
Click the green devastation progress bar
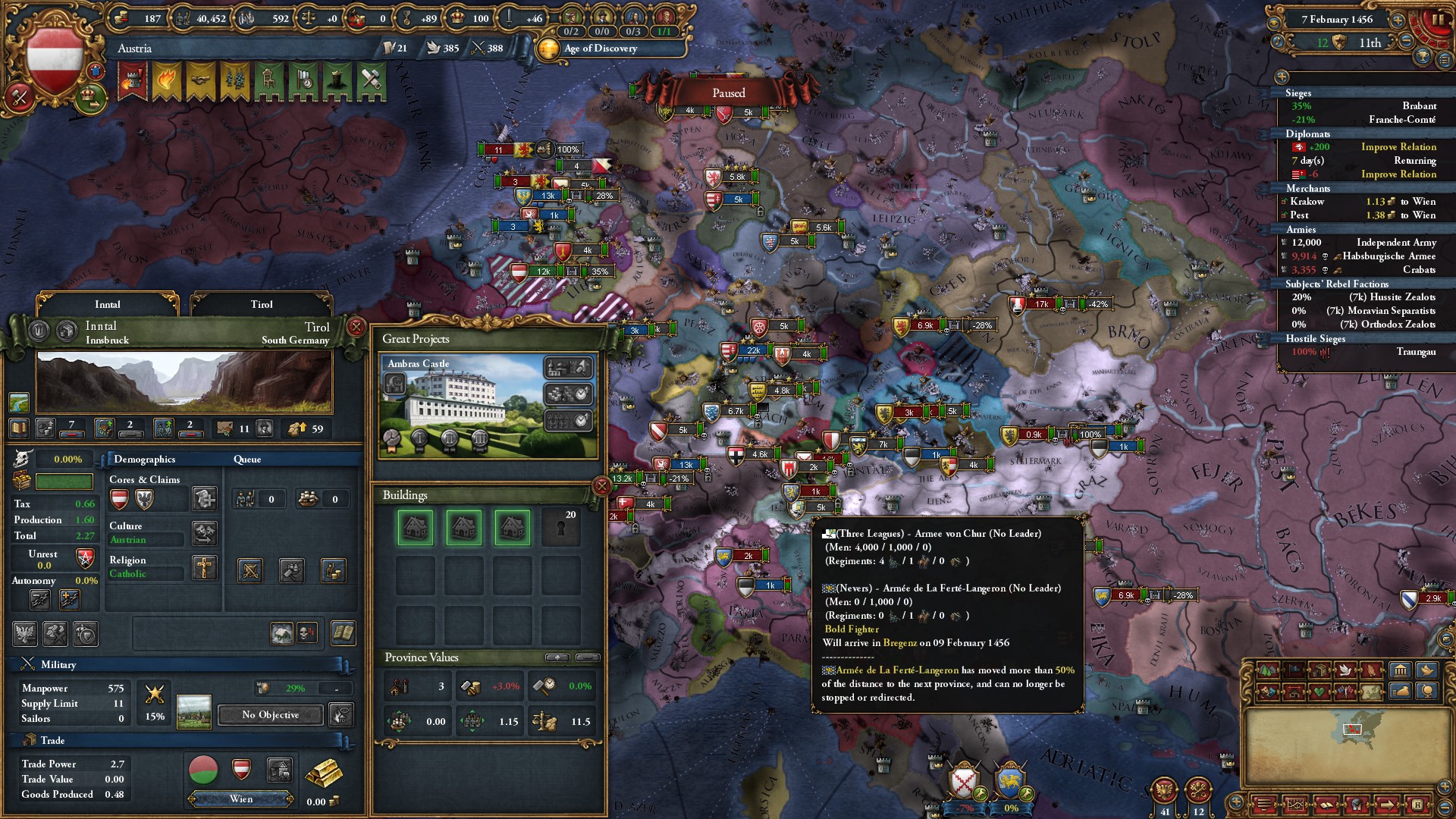[x=64, y=481]
